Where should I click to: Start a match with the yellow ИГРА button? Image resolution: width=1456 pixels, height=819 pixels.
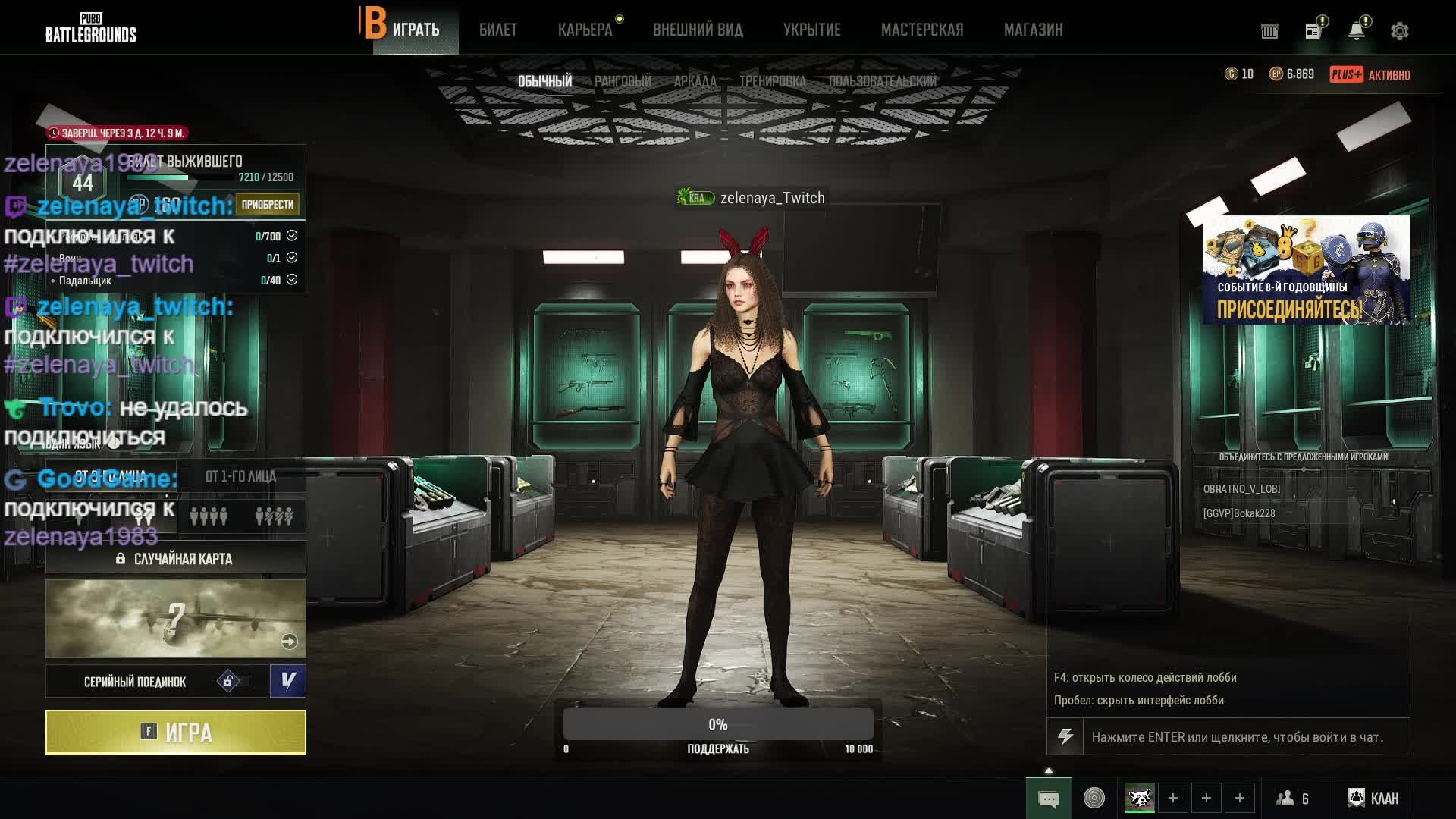[x=176, y=733]
